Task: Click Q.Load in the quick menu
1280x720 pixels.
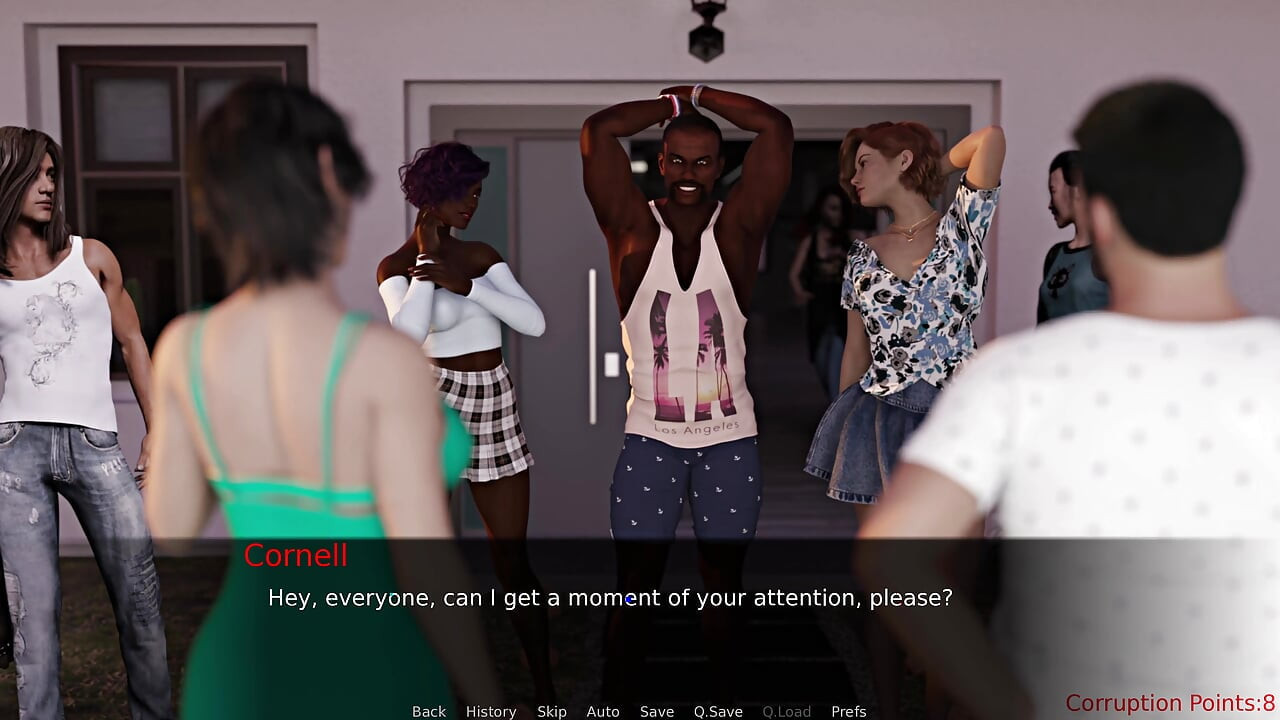Action: (x=787, y=711)
